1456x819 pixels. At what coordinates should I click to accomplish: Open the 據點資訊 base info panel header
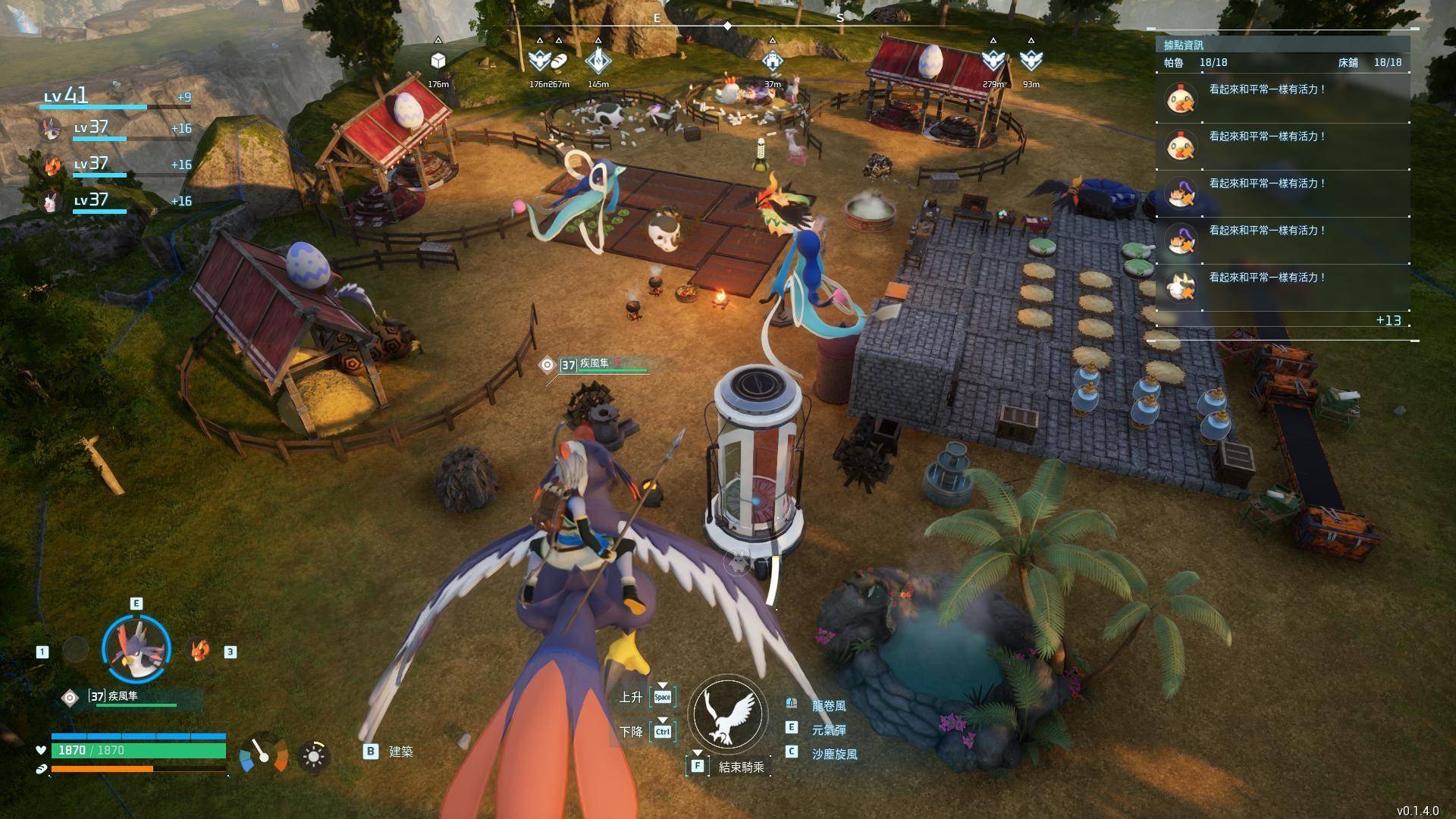(x=1184, y=45)
